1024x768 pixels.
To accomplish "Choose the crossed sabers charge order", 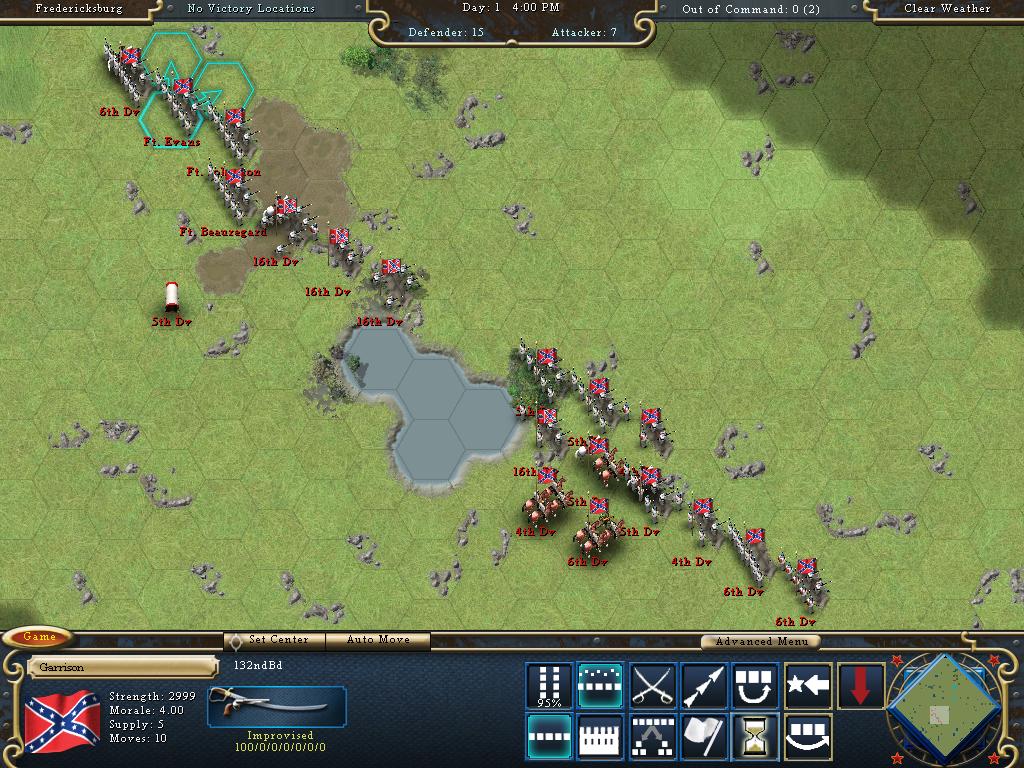I will coord(653,686).
